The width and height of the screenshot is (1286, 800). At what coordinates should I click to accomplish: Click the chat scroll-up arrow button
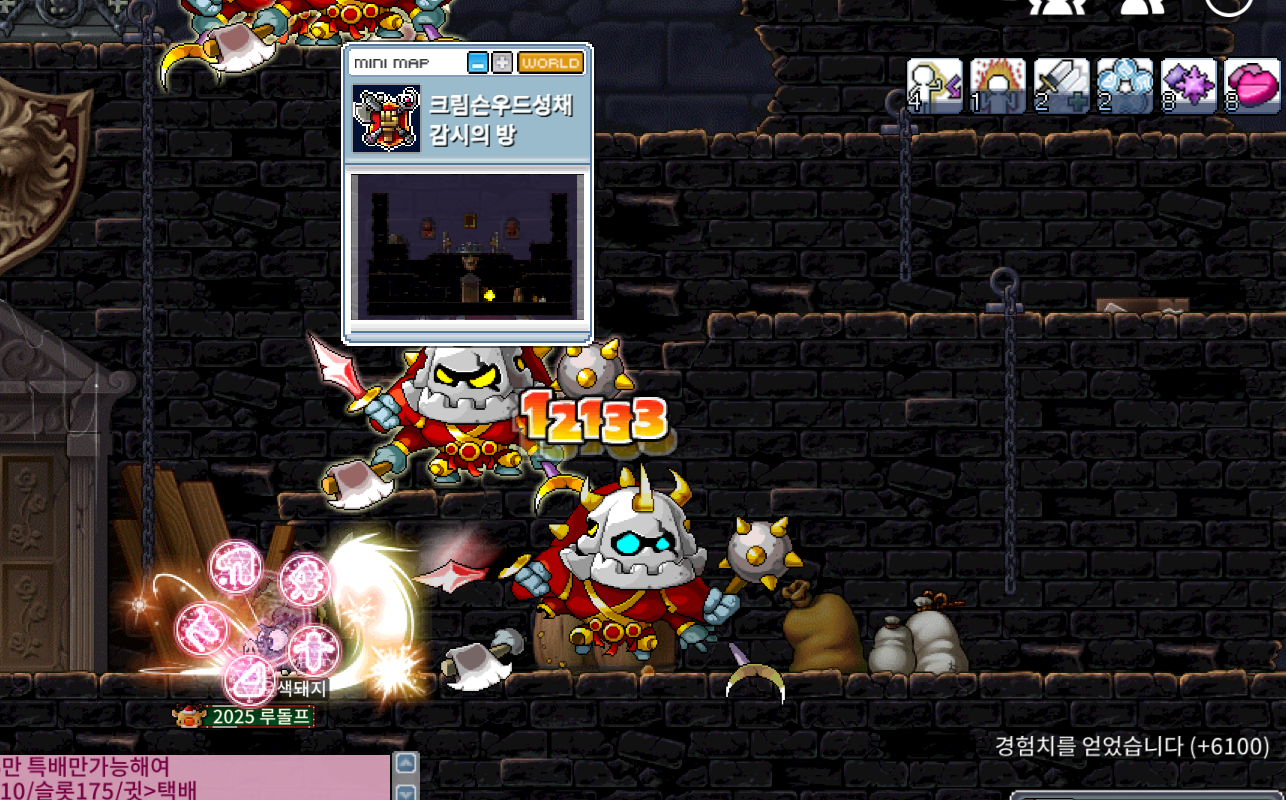[406, 764]
